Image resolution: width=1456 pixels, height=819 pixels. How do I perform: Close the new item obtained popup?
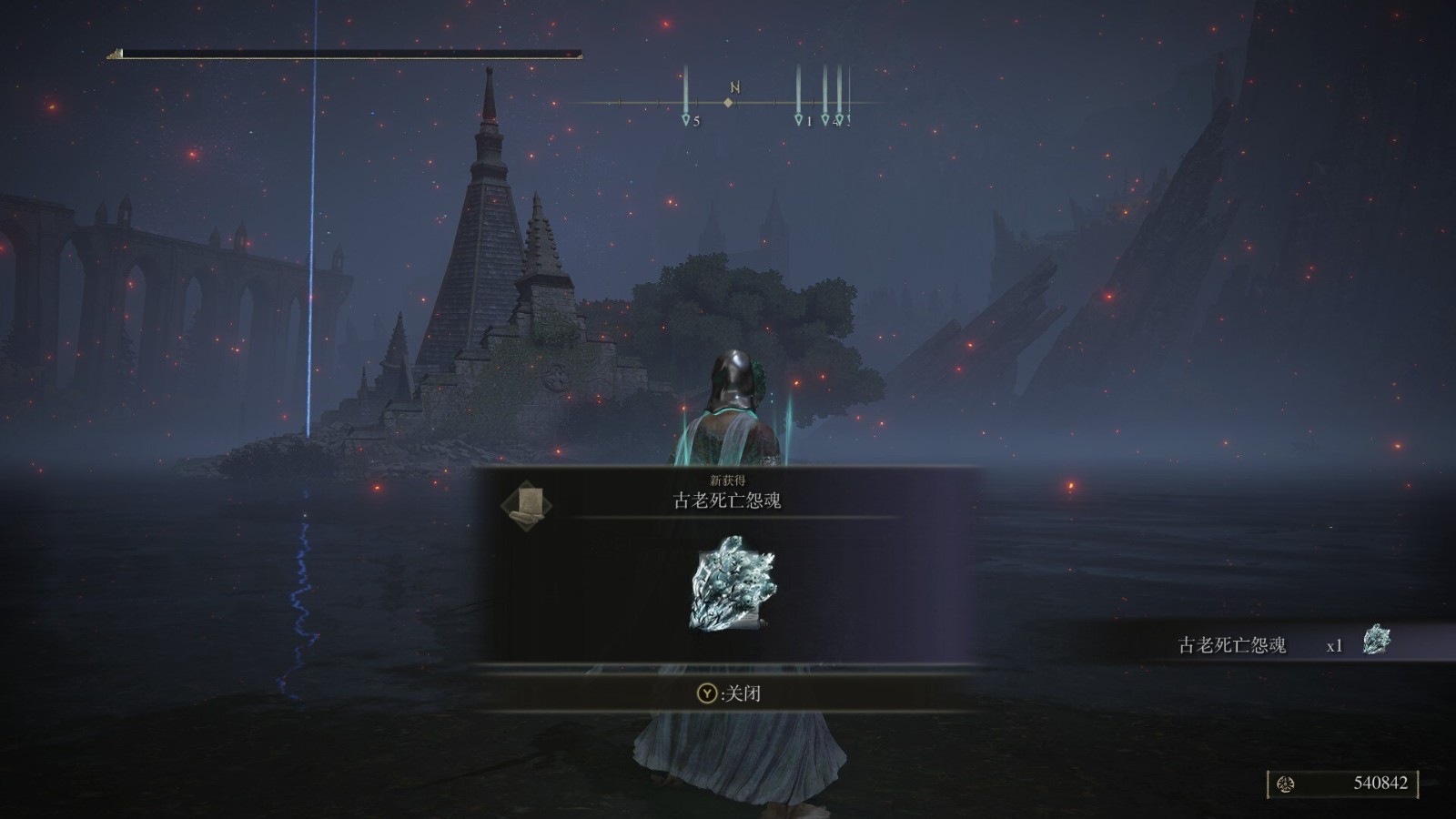point(728,693)
